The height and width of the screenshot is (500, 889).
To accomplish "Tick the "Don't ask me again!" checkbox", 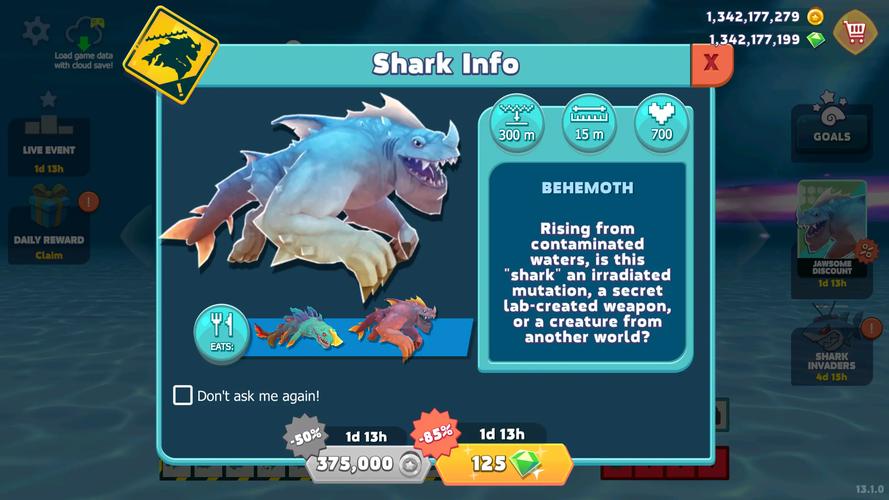I will pos(183,395).
